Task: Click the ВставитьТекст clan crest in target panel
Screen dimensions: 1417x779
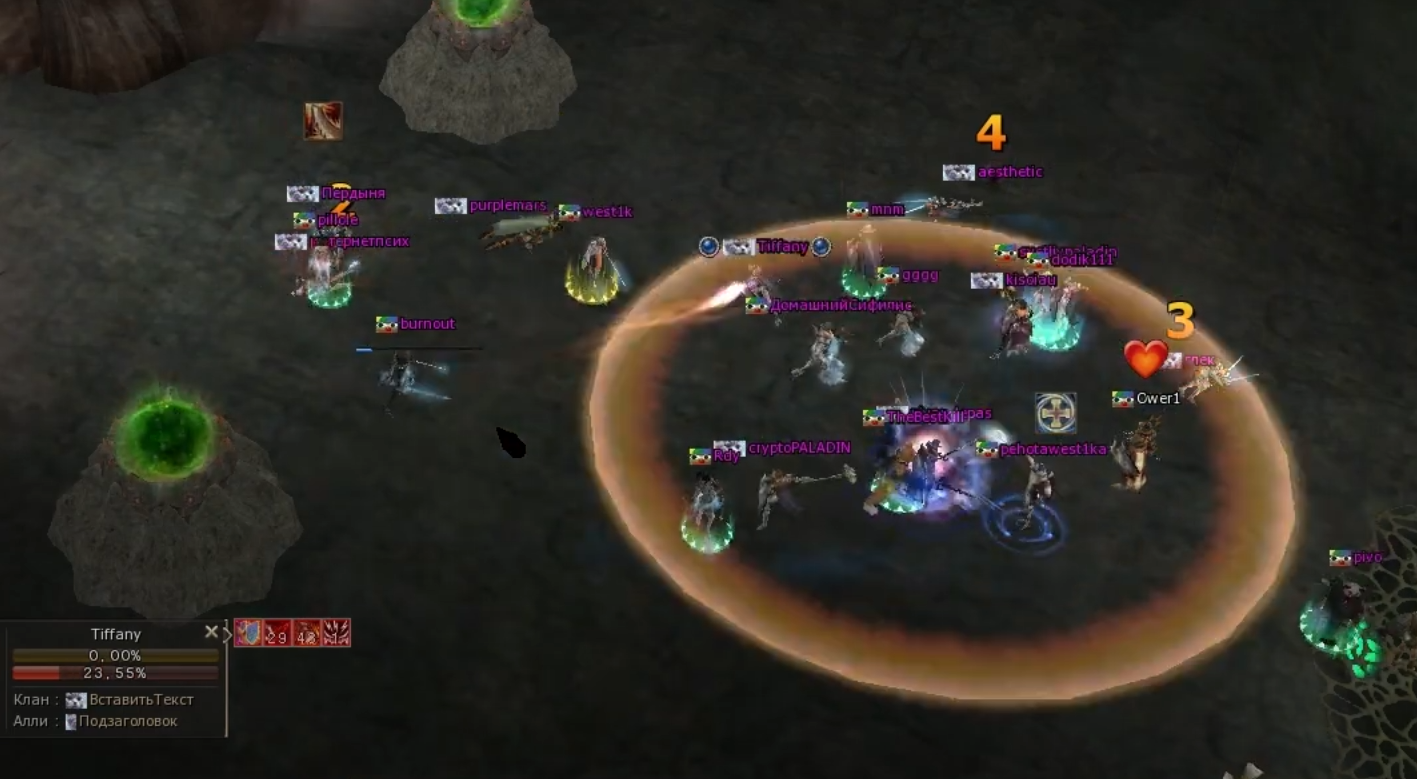Action: [x=77, y=699]
